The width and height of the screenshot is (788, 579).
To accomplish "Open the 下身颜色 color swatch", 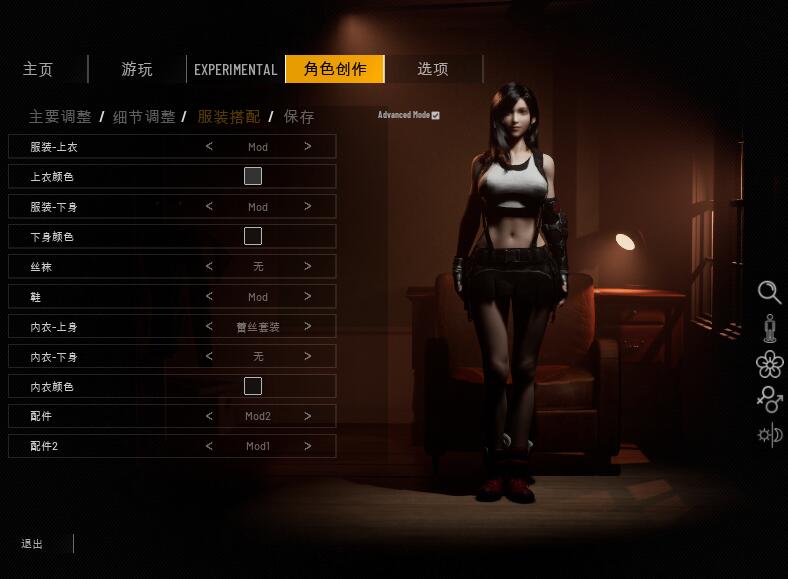I will point(253,236).
